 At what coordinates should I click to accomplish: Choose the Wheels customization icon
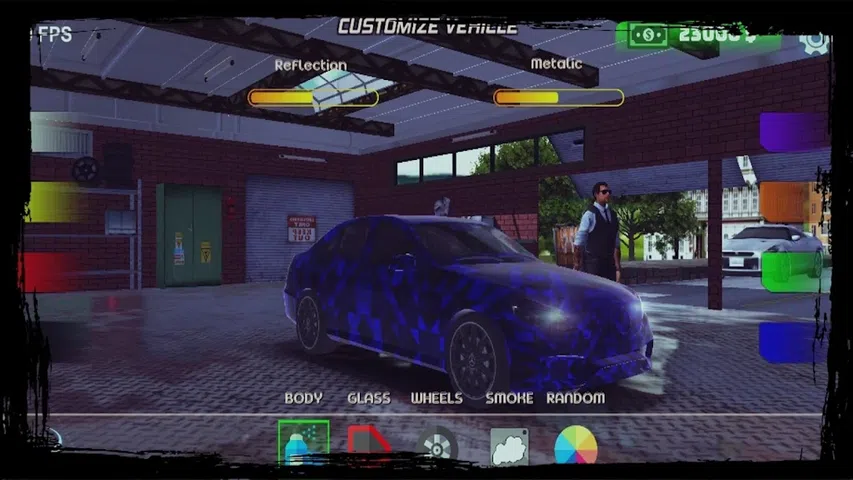click(x=437, y=444)
